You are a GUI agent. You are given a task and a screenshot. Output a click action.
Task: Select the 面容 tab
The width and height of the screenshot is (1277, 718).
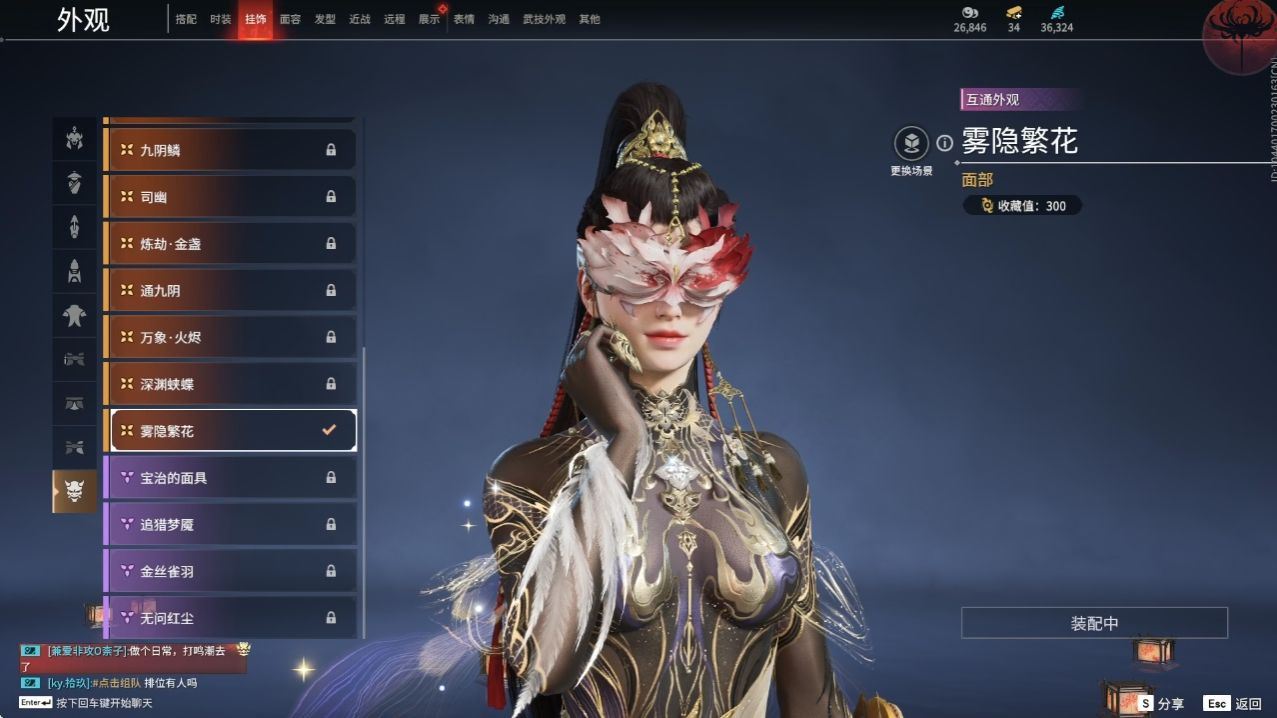(290, 19)
